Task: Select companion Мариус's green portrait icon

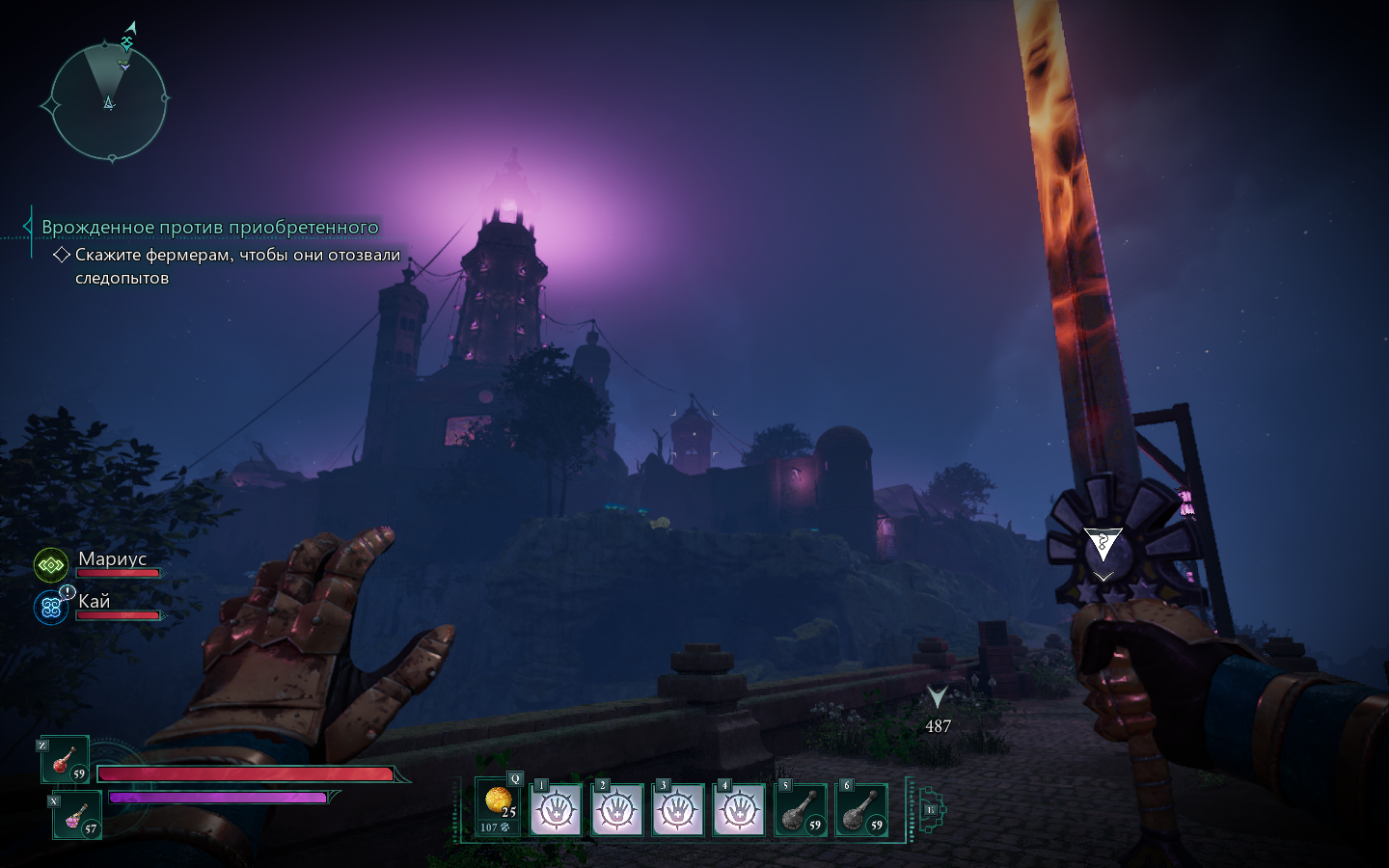Action: coord(51,565)
